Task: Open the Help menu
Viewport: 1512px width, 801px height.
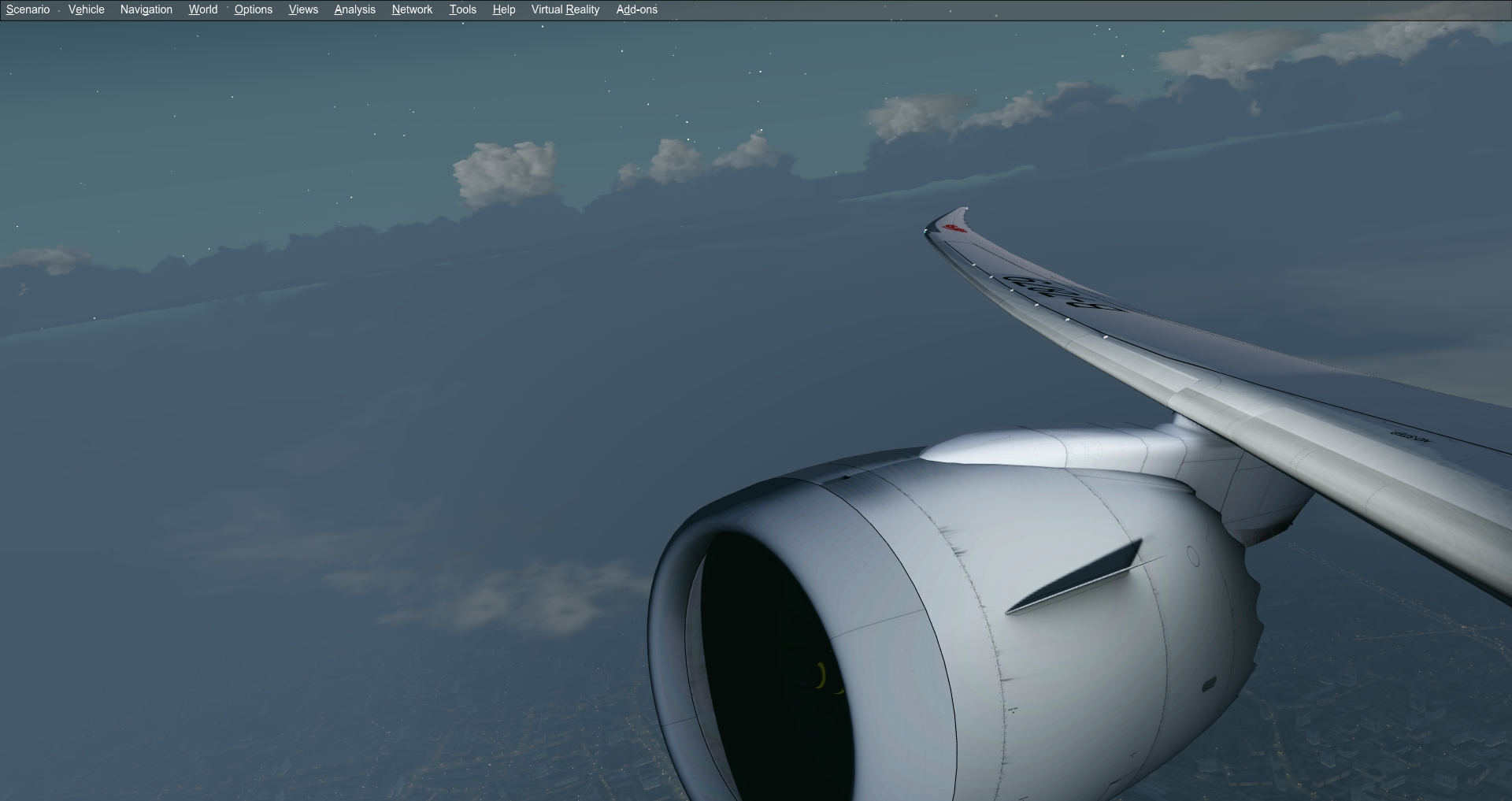Action: pyautogui.click(x=503, y=9)
